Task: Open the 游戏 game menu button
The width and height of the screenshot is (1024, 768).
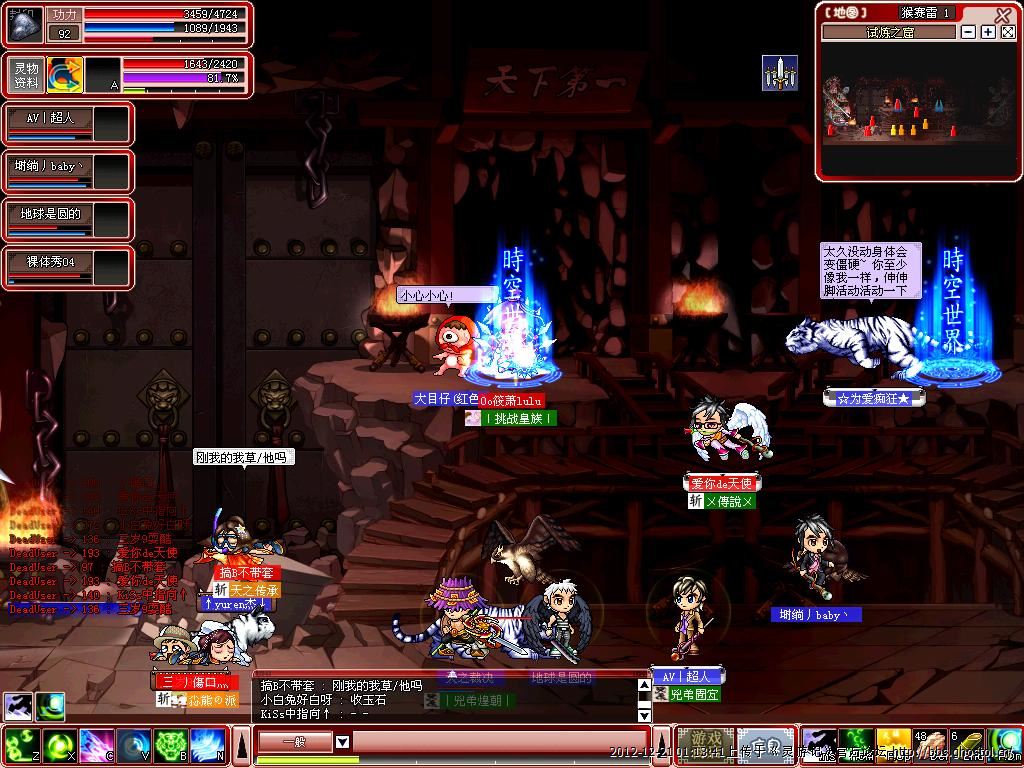Action: click(x=706, y=743)
